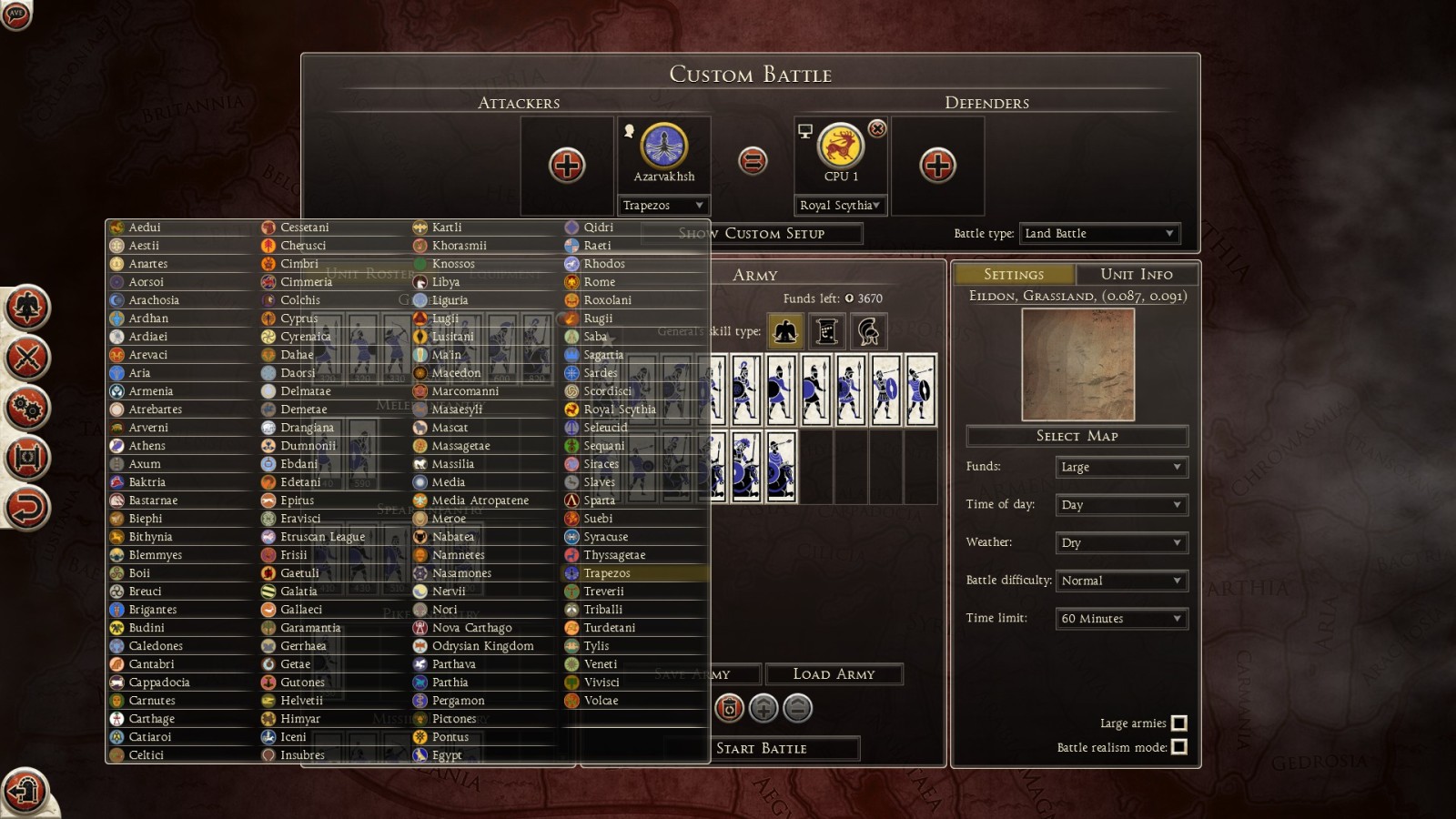Open the Battle type dropdown
This screenshot has width=1456, height=819.
click(x=1099, y=234)
